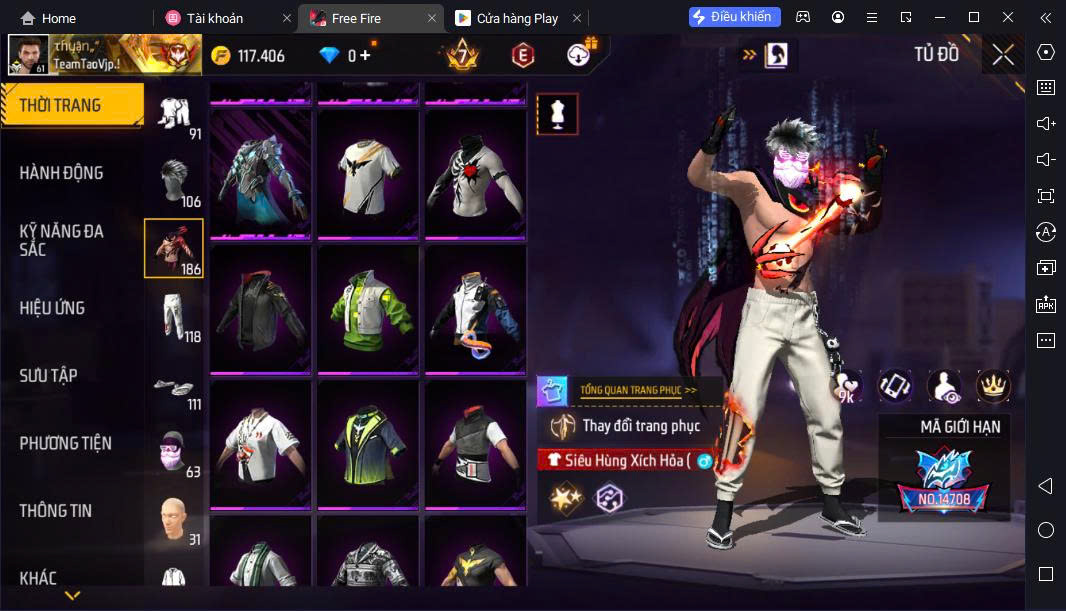Add diamonds with the plus button
Viewport: 1066px width, 611px height.
pyautogui.click(x=365, y=55)
